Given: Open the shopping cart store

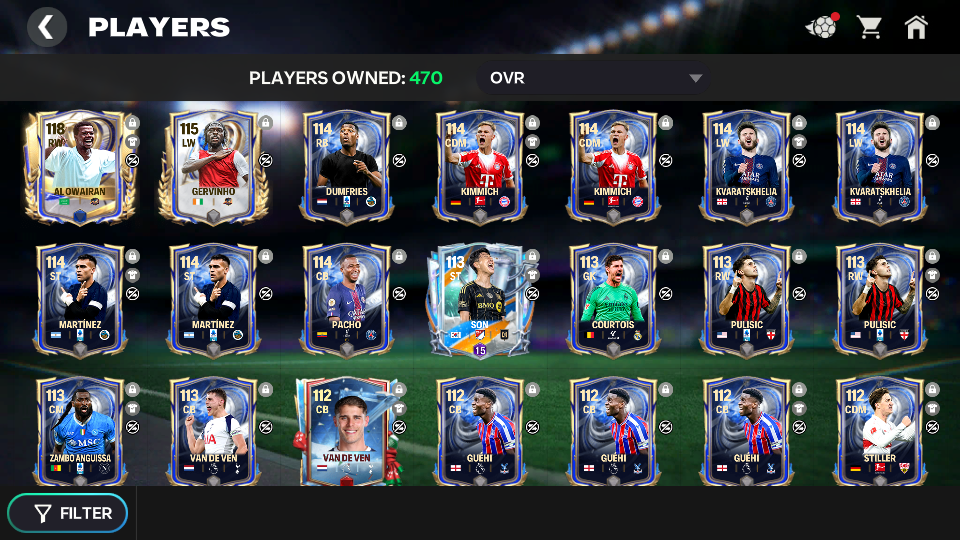Looking at the screenshot, I should (x=869, y=27).
